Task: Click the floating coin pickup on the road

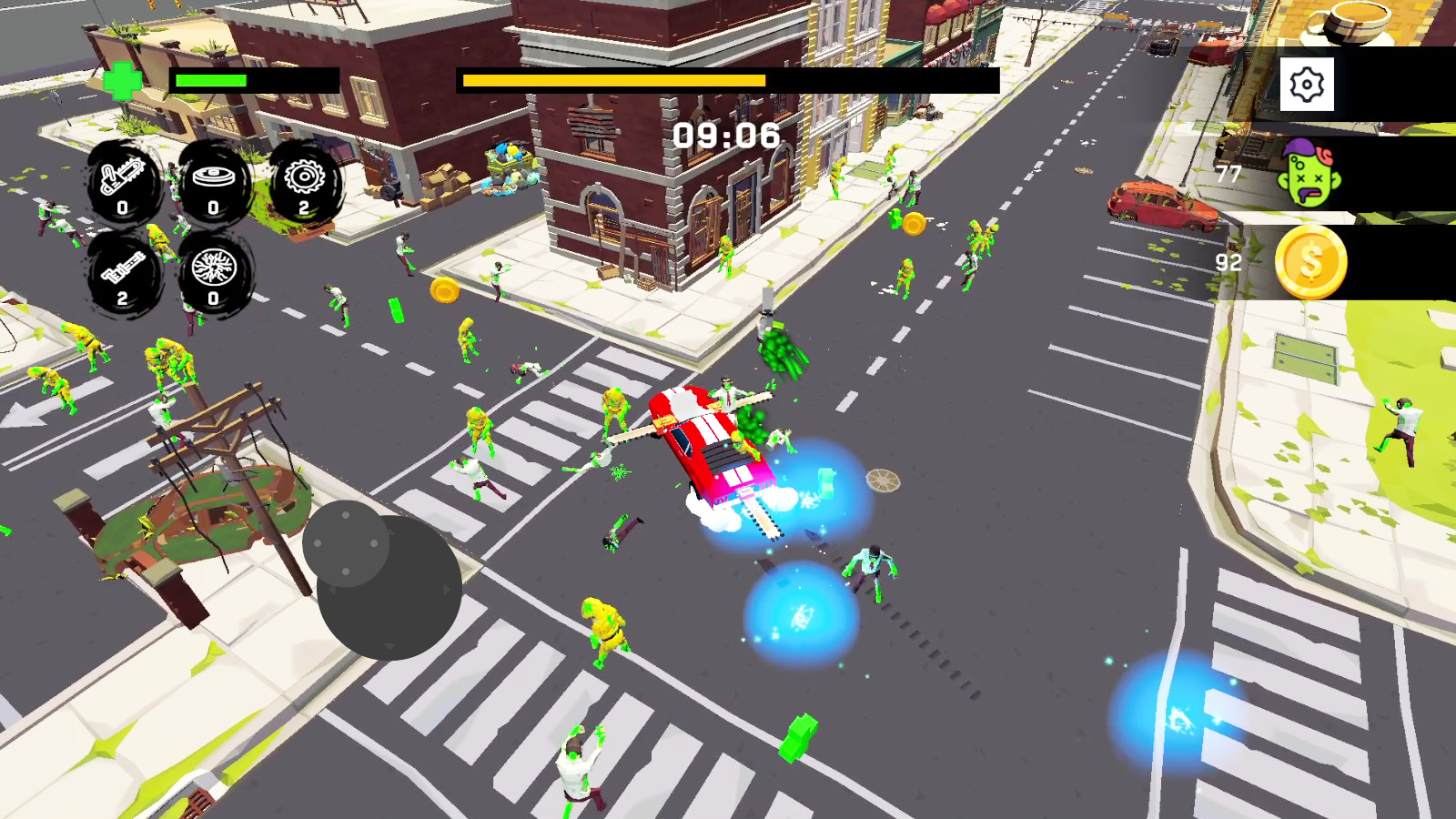Action: click(445, 290)
